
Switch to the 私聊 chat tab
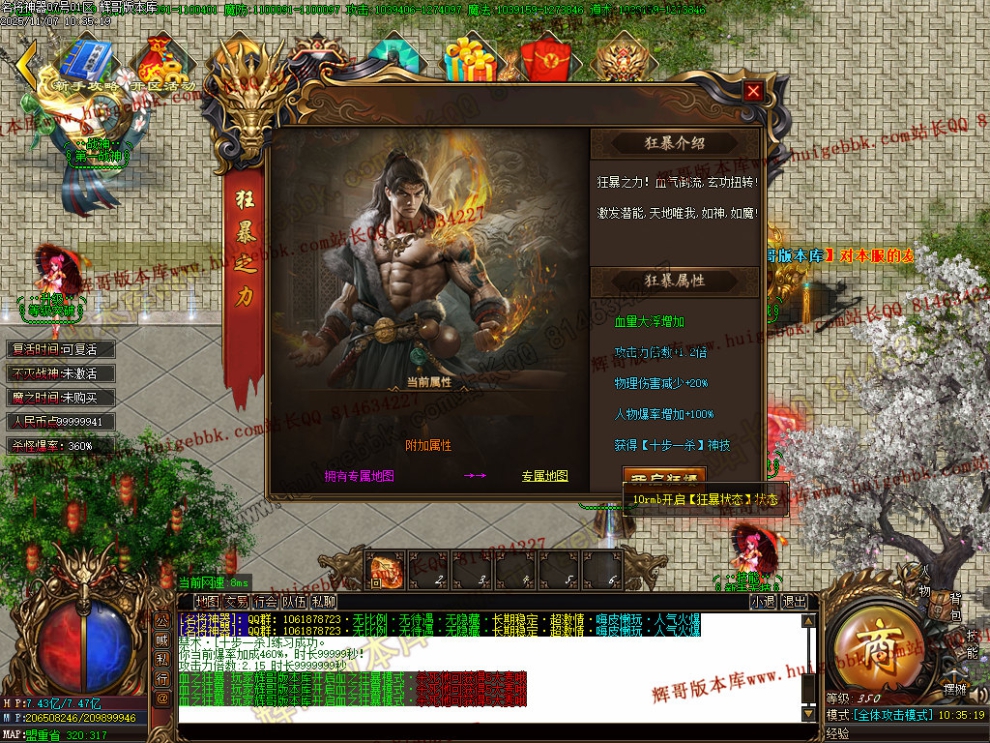(323, 602)
